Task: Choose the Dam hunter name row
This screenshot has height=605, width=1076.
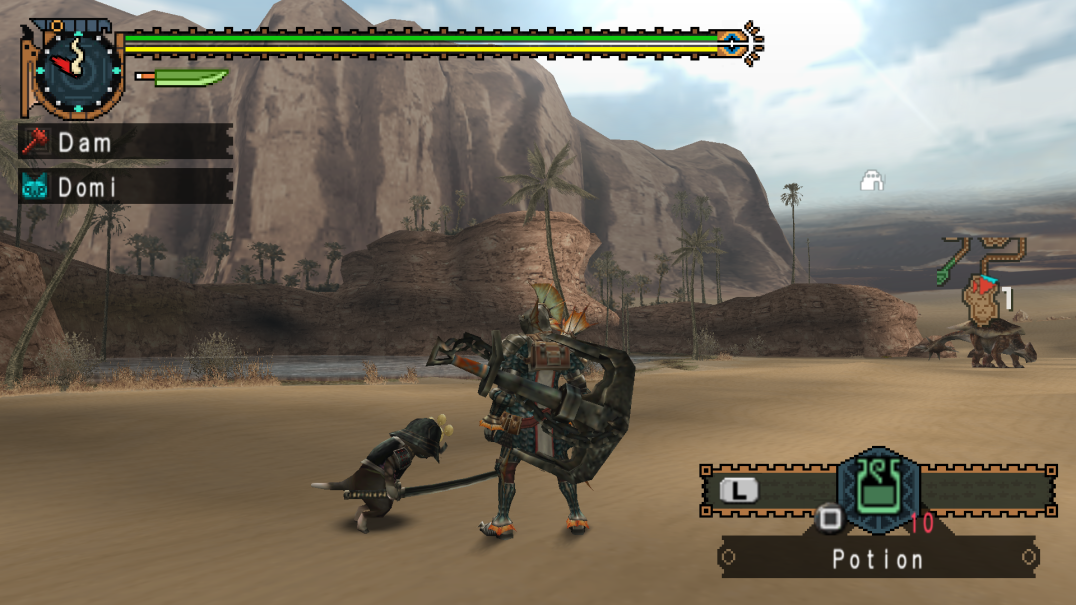Action: click(126, 142)
